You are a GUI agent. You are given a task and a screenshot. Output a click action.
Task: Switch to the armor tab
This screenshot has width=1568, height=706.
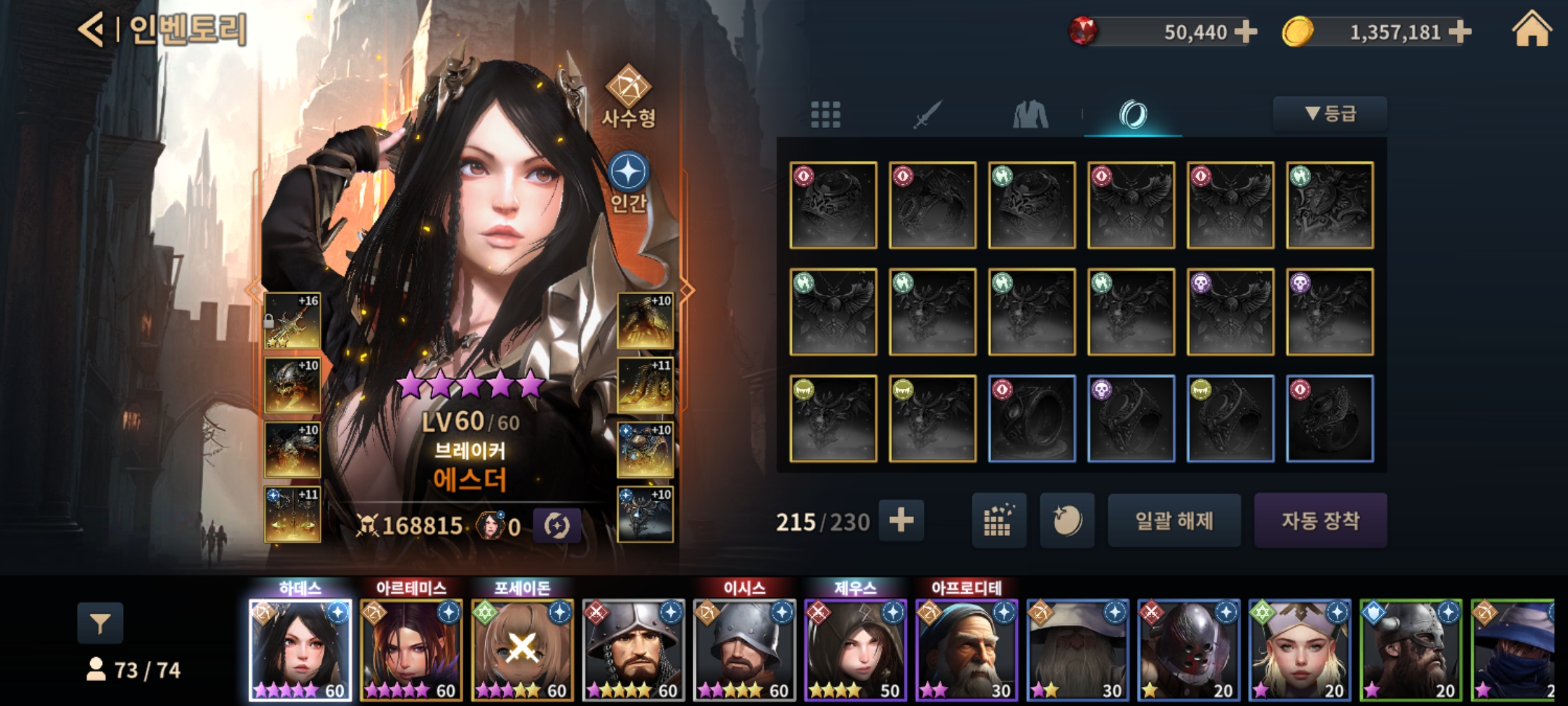[x=1030, y=115]
